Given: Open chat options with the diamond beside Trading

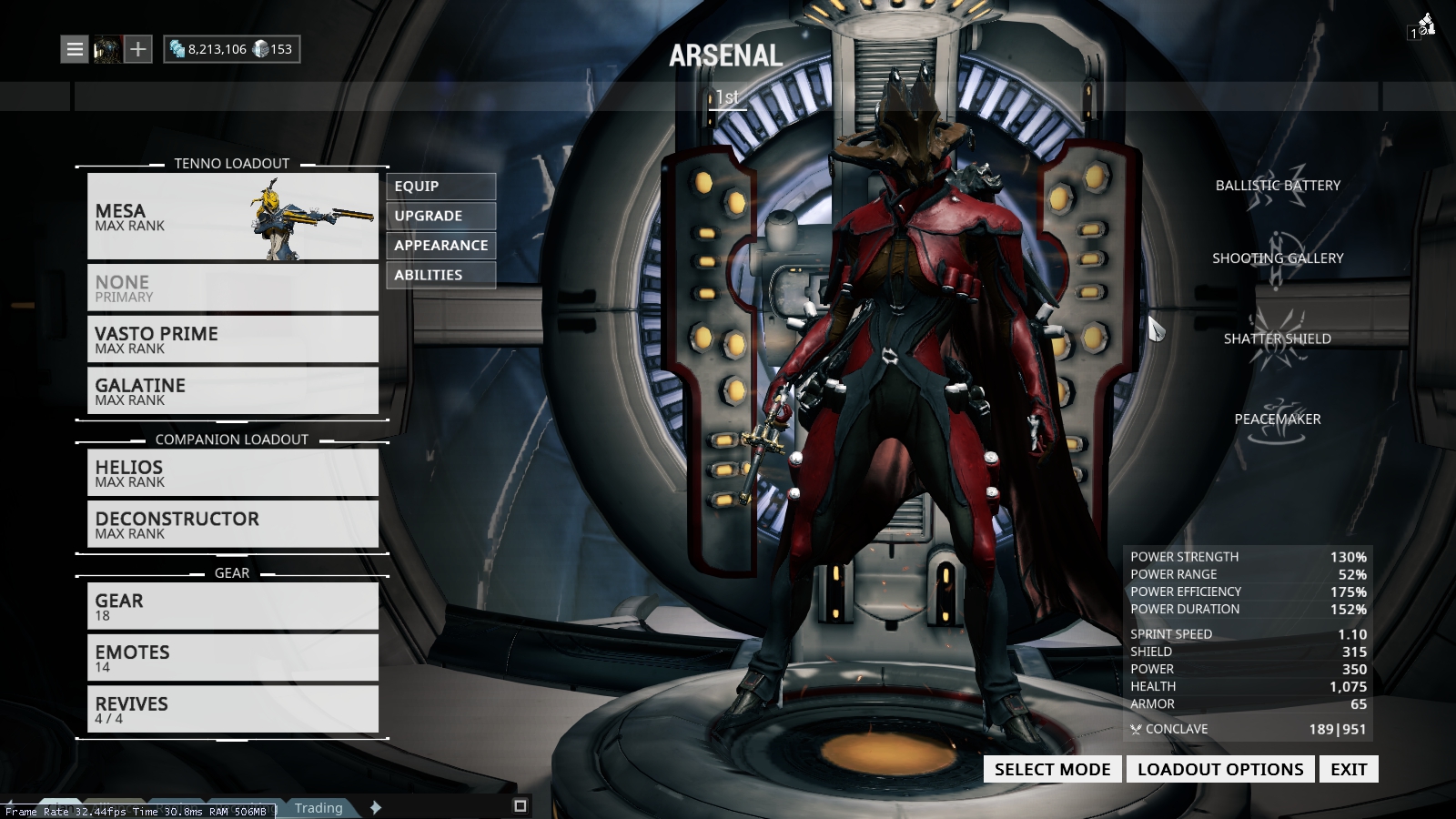Looking at the screenshot, I should pyautogui.click(x=373, y=808).
